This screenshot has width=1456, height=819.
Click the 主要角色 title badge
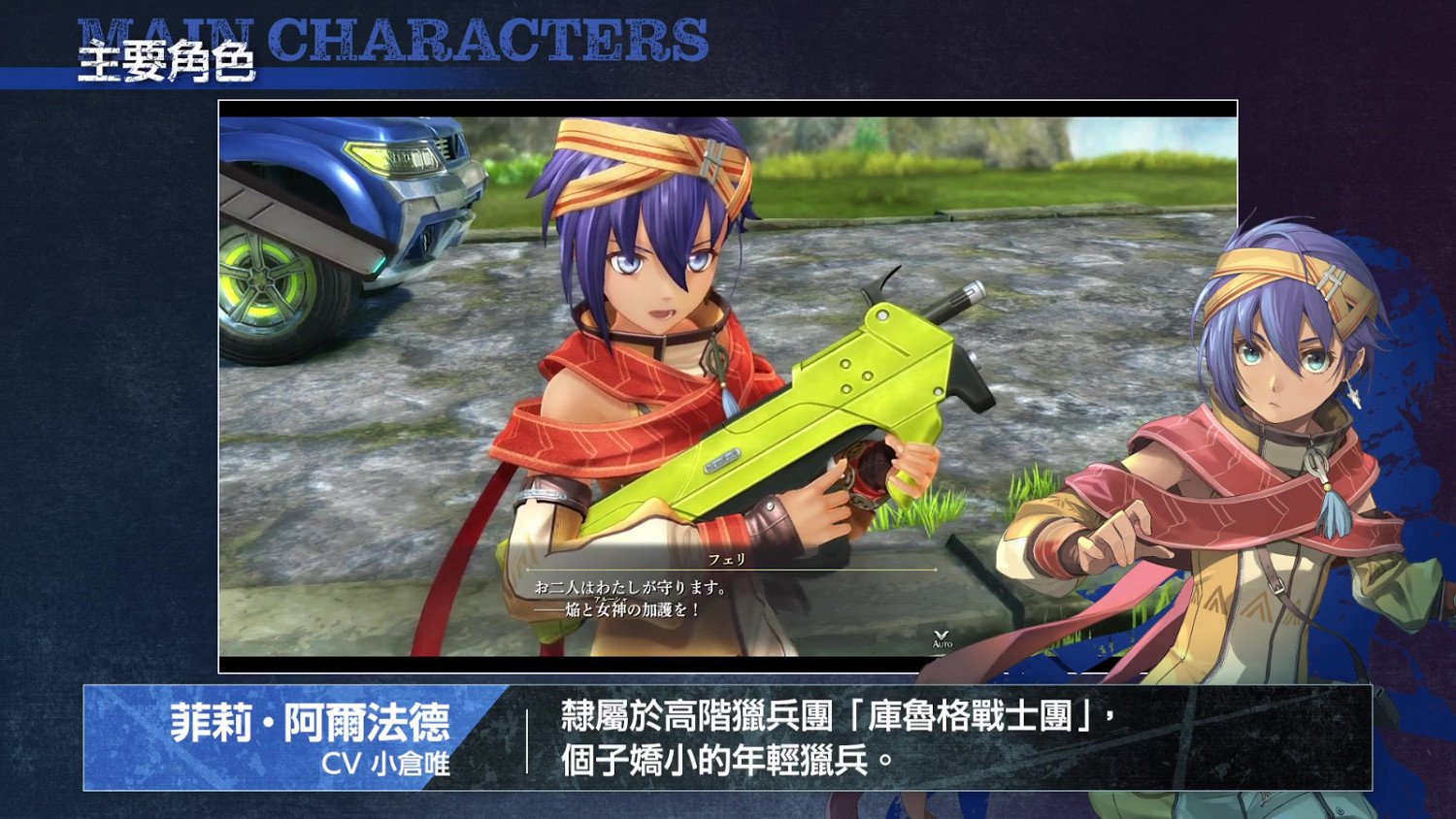pyautogui.click(x=167, y=60)
